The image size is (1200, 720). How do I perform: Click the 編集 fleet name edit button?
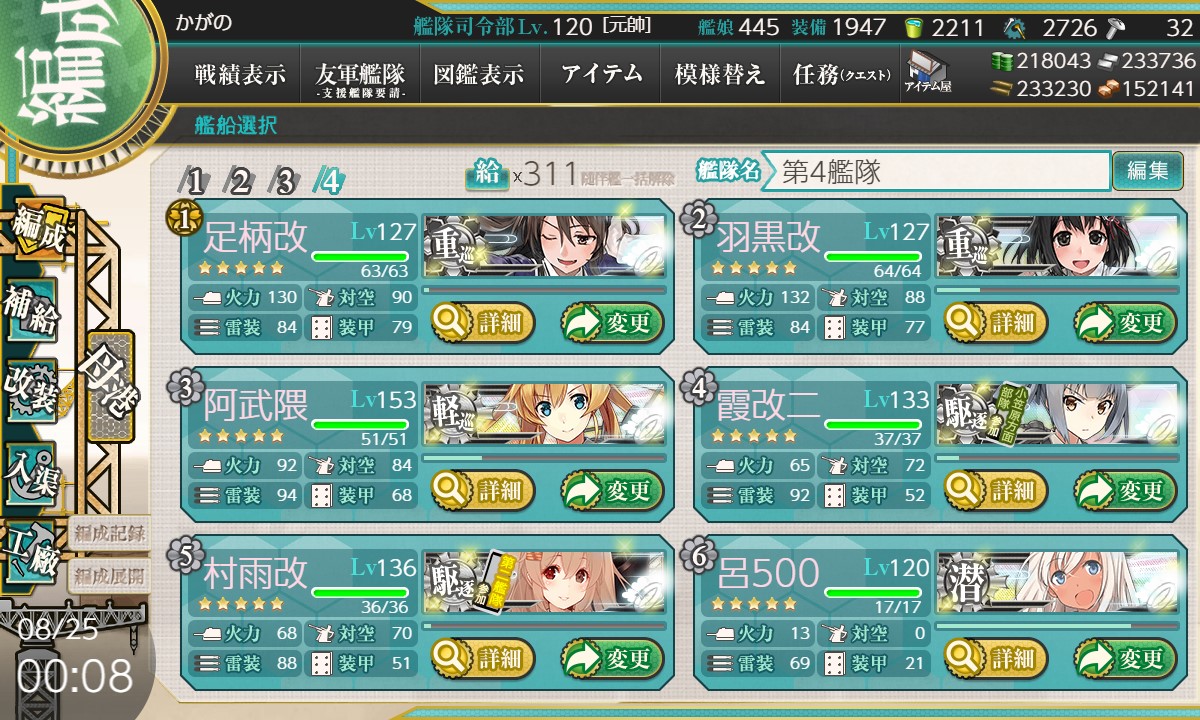tap(1147, 171)
